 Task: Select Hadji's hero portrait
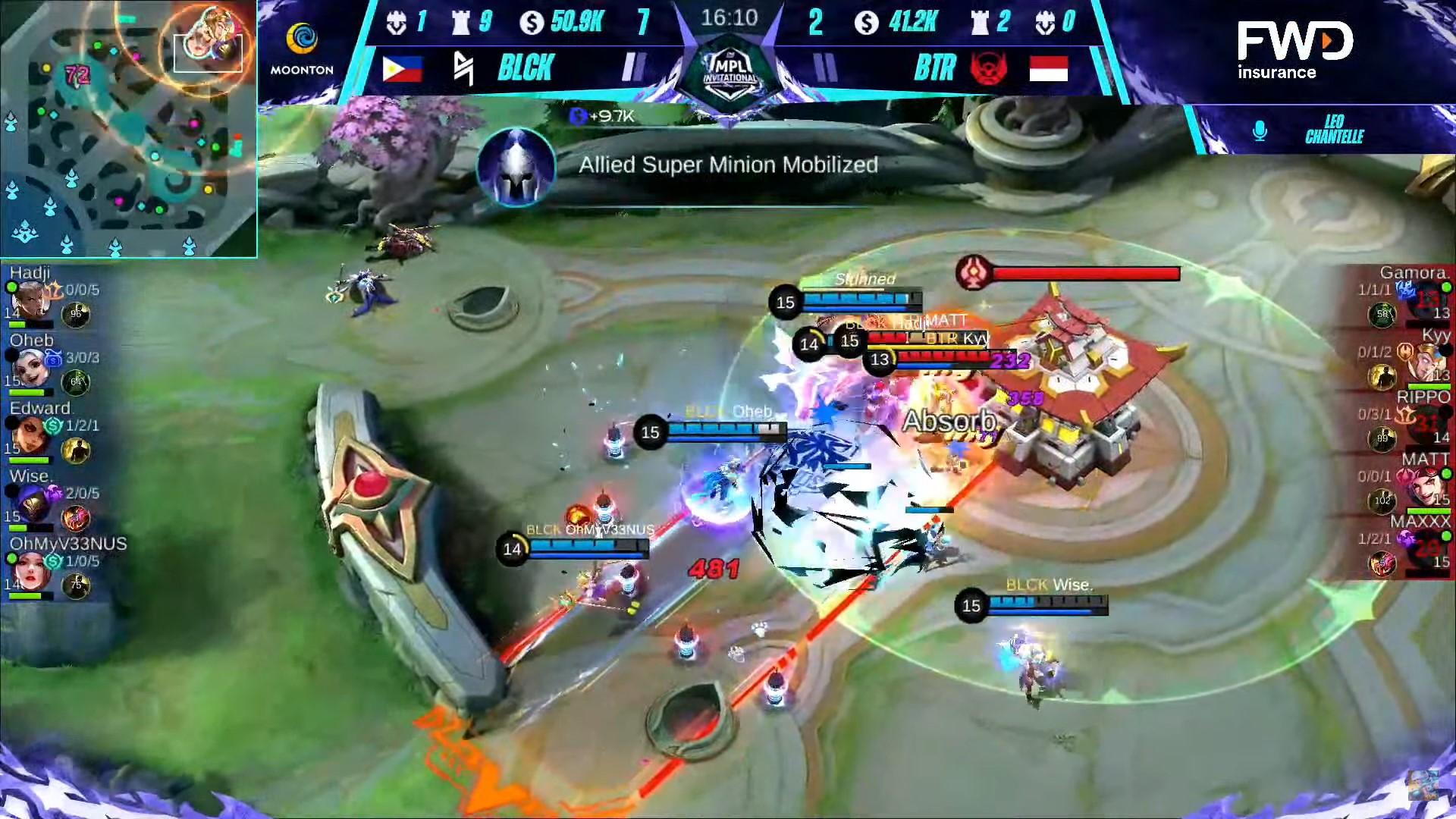tap(30, 300)
